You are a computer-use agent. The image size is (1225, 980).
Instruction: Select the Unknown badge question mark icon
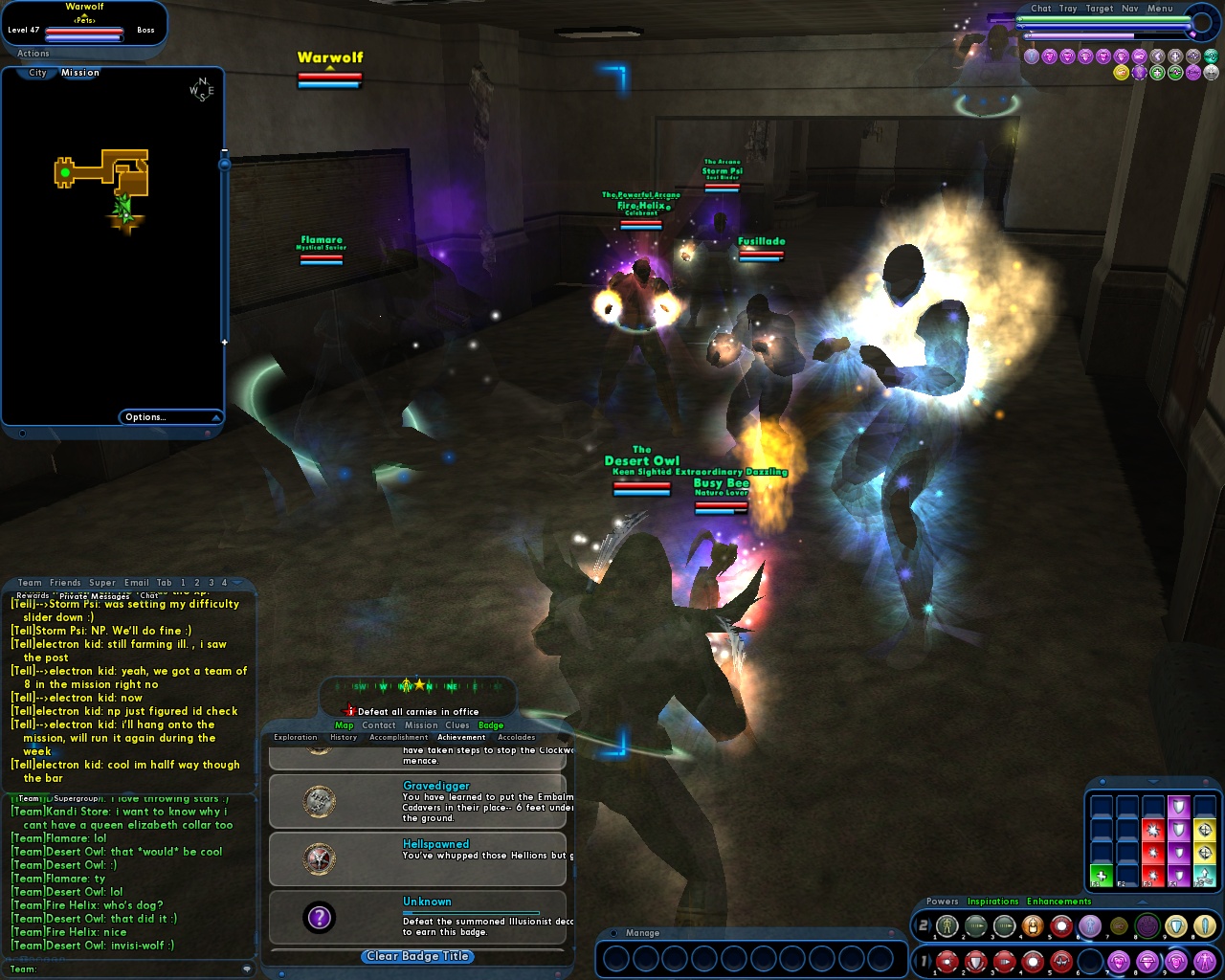[x=319, y=918]
